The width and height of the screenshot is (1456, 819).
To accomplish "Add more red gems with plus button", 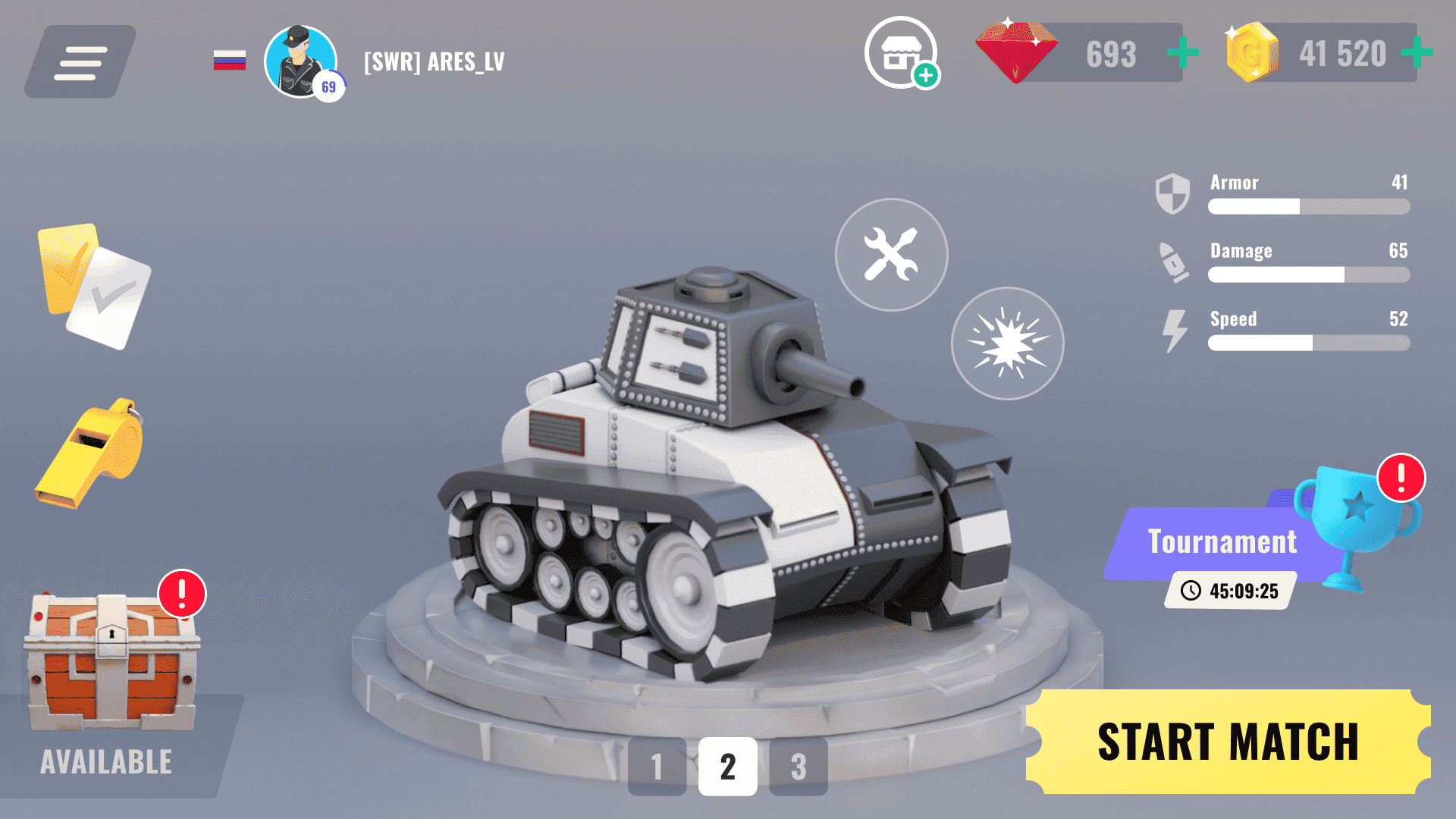I will [1182, 53].
